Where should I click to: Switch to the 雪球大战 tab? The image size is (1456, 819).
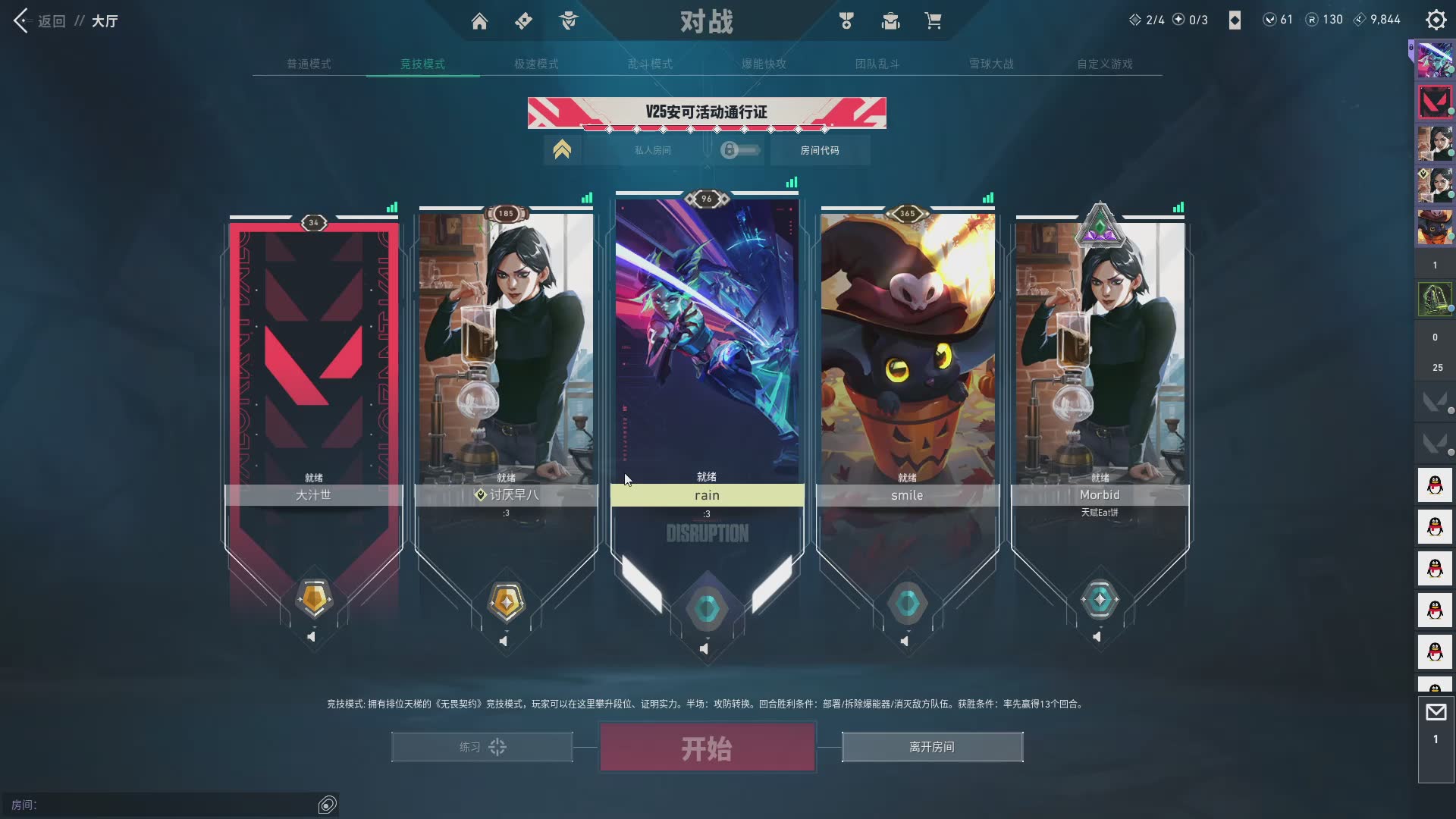(991, 64)
